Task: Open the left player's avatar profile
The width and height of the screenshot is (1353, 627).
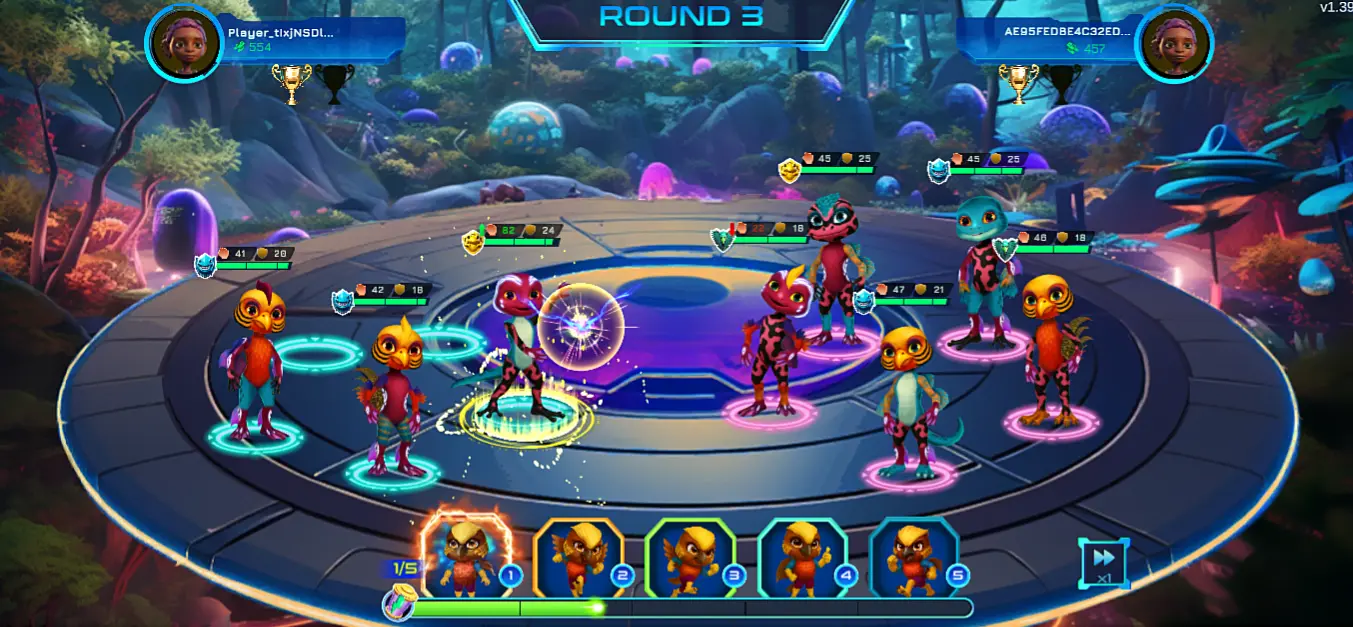Action: 184,43
